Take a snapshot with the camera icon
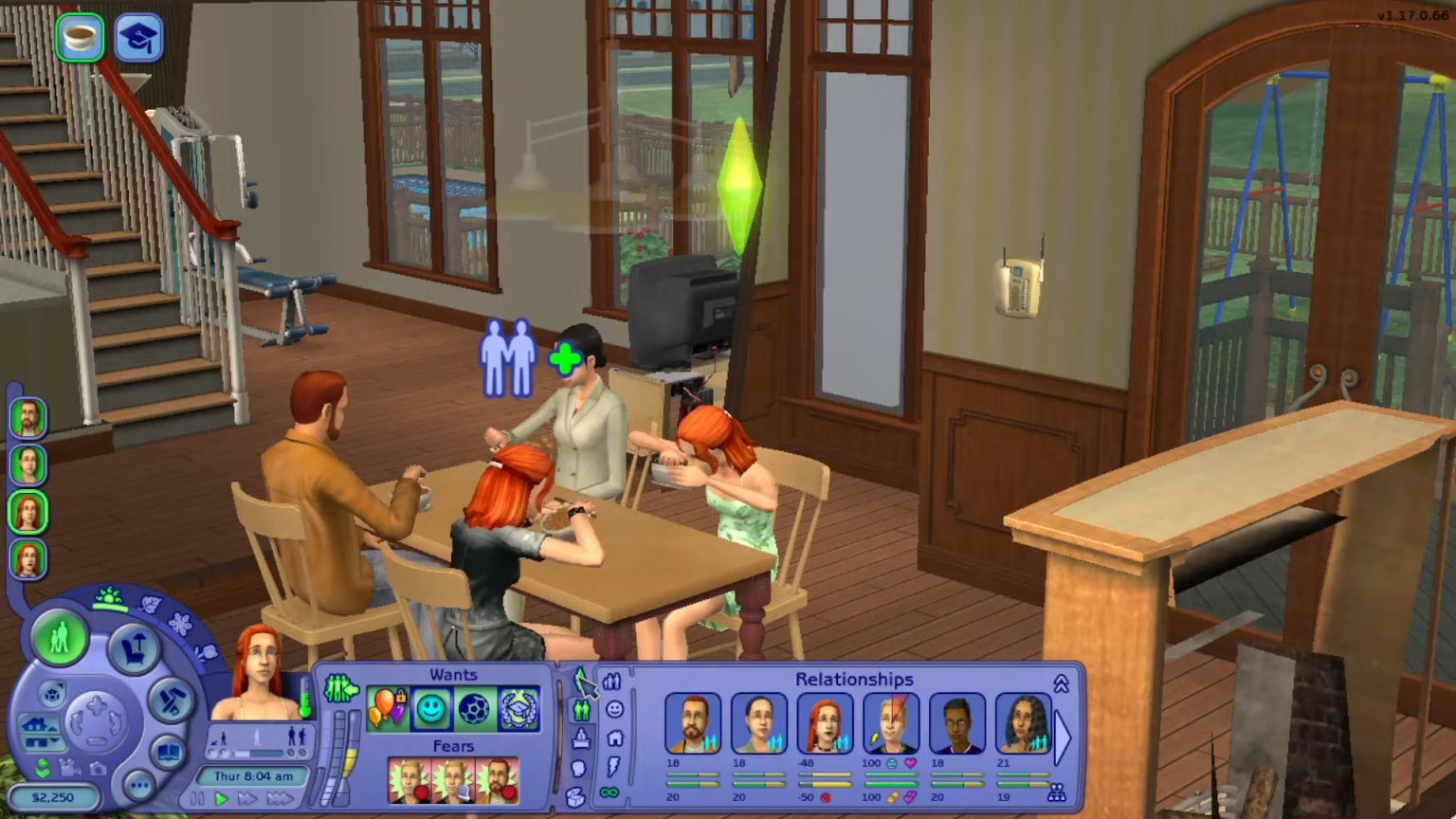 pyautogui.click(x=97, y=770)
